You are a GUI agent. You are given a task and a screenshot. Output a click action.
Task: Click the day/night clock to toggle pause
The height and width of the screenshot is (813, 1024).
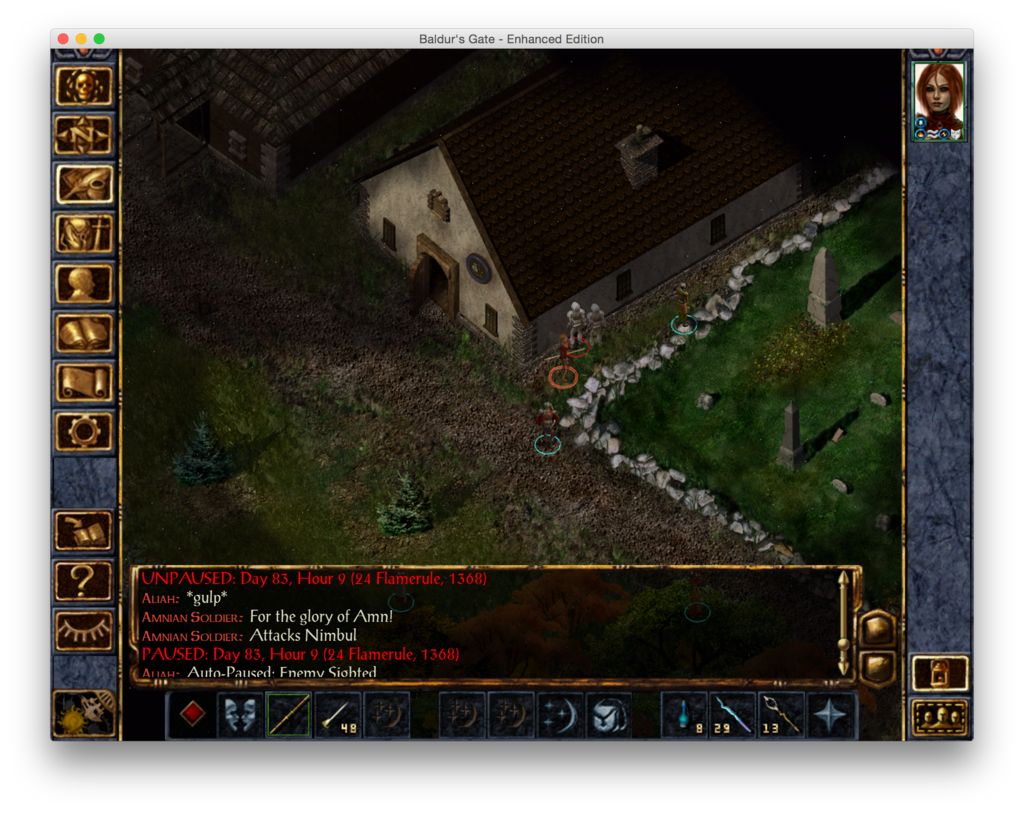pyautogui.click(x=84, y=712)
